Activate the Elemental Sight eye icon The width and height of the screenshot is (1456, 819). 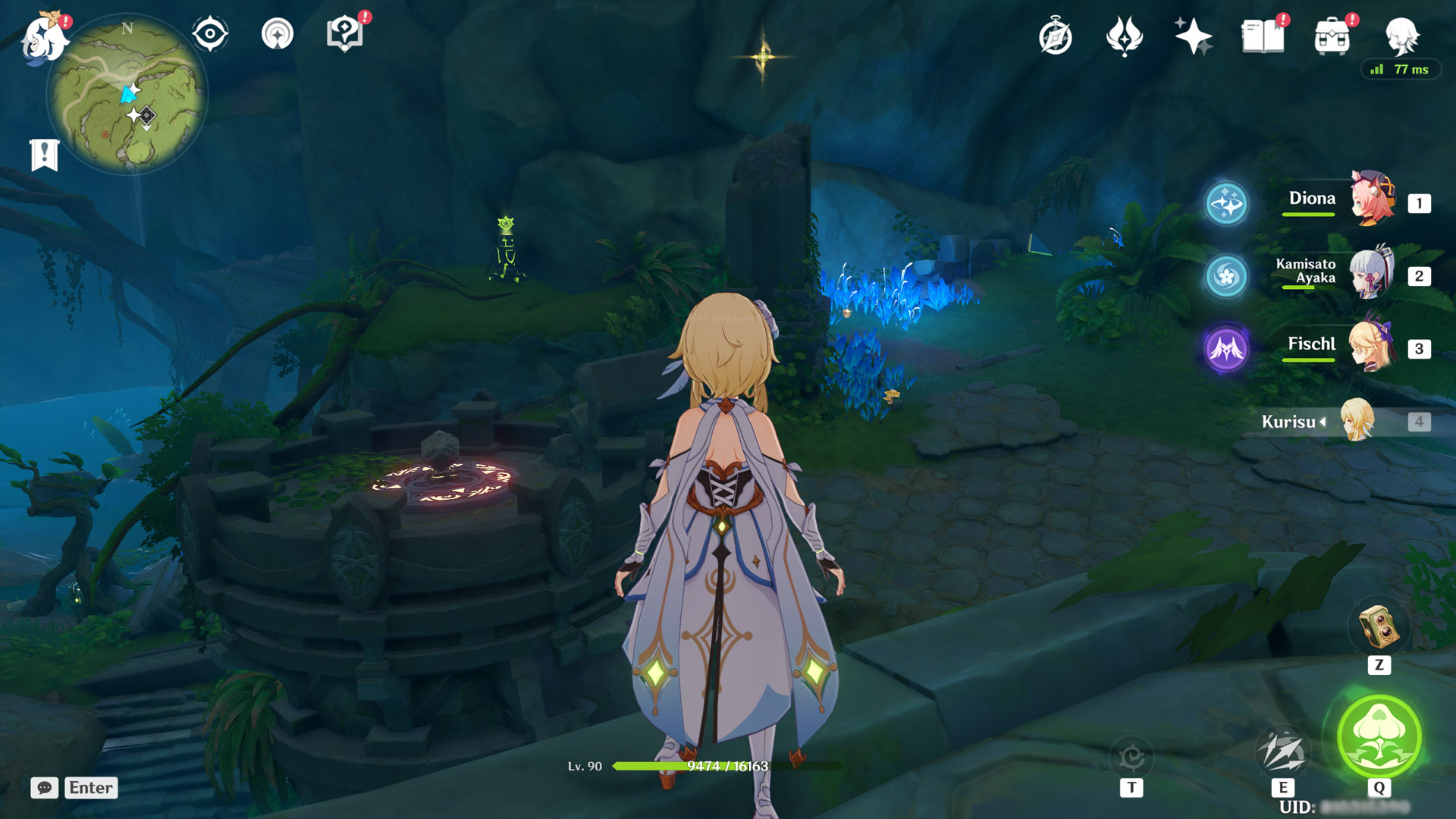click(211, 32)
